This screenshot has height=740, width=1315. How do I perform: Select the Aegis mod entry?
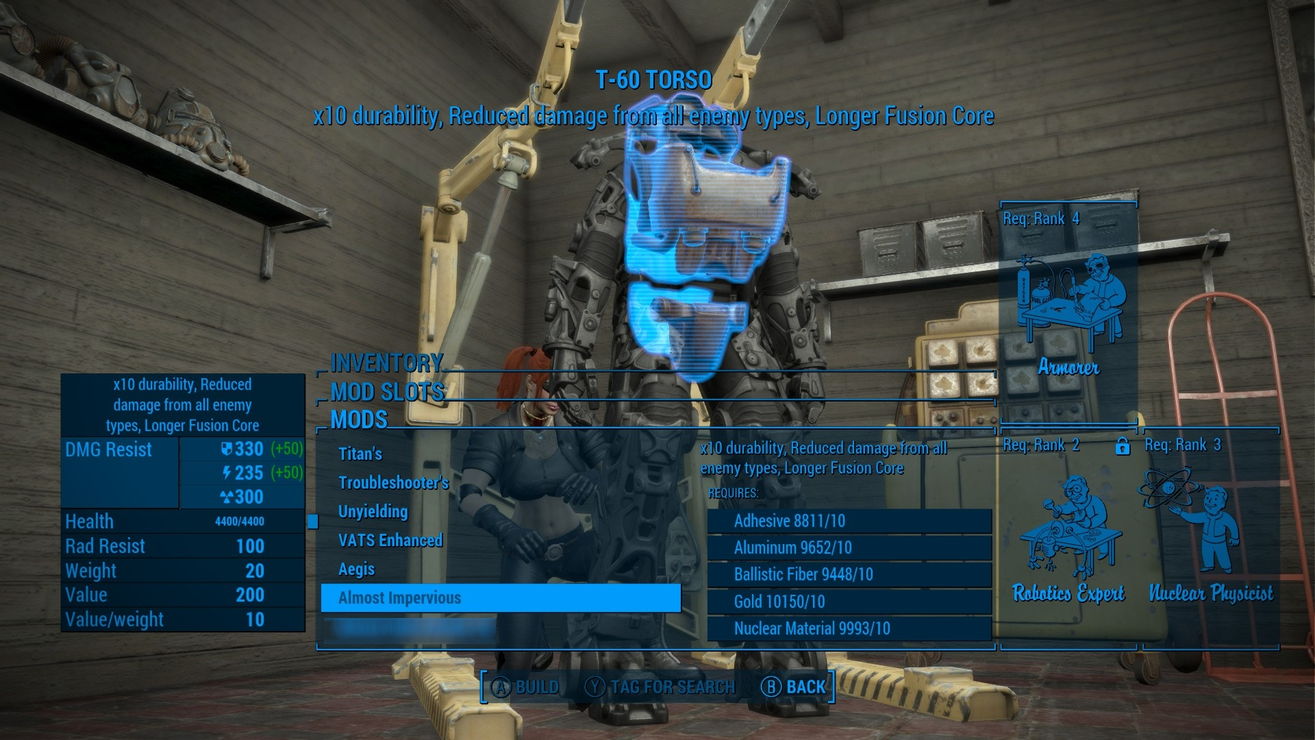357,569
